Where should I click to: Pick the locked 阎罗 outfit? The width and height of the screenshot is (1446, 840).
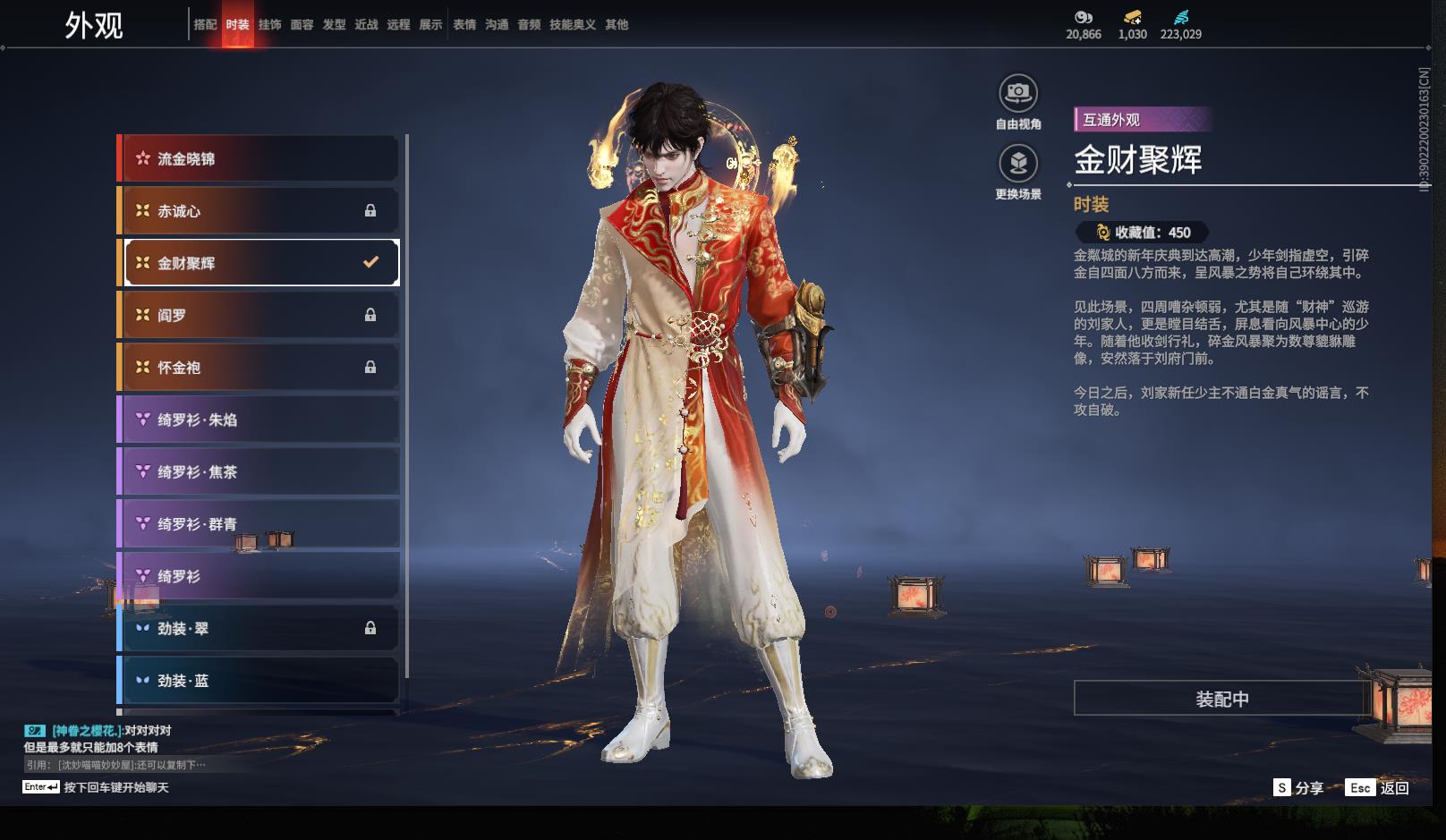[259, 315]
